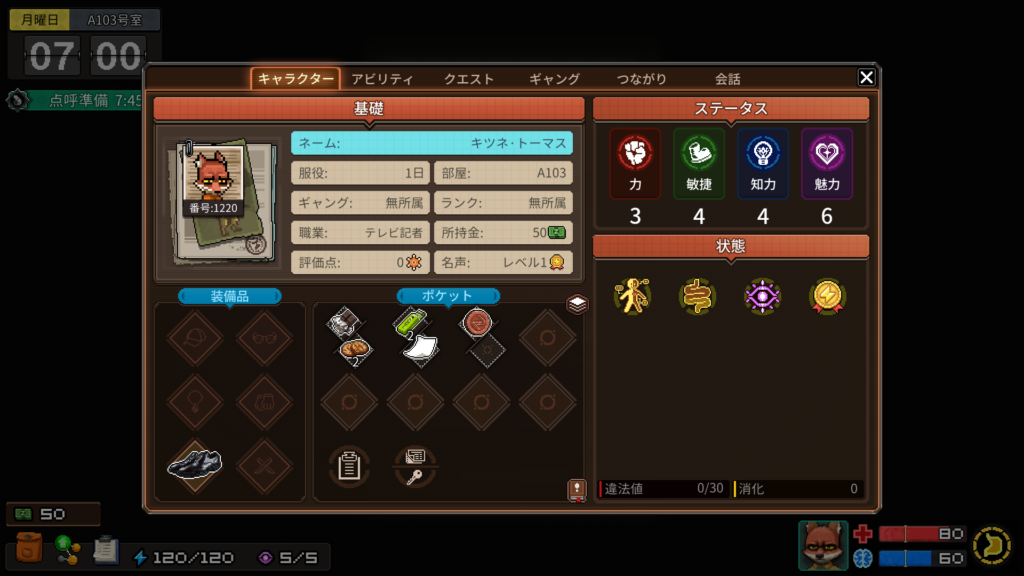This screenshot has height=576, width=1024.
Task: Click the key and note button
Action: click(414, 466)
